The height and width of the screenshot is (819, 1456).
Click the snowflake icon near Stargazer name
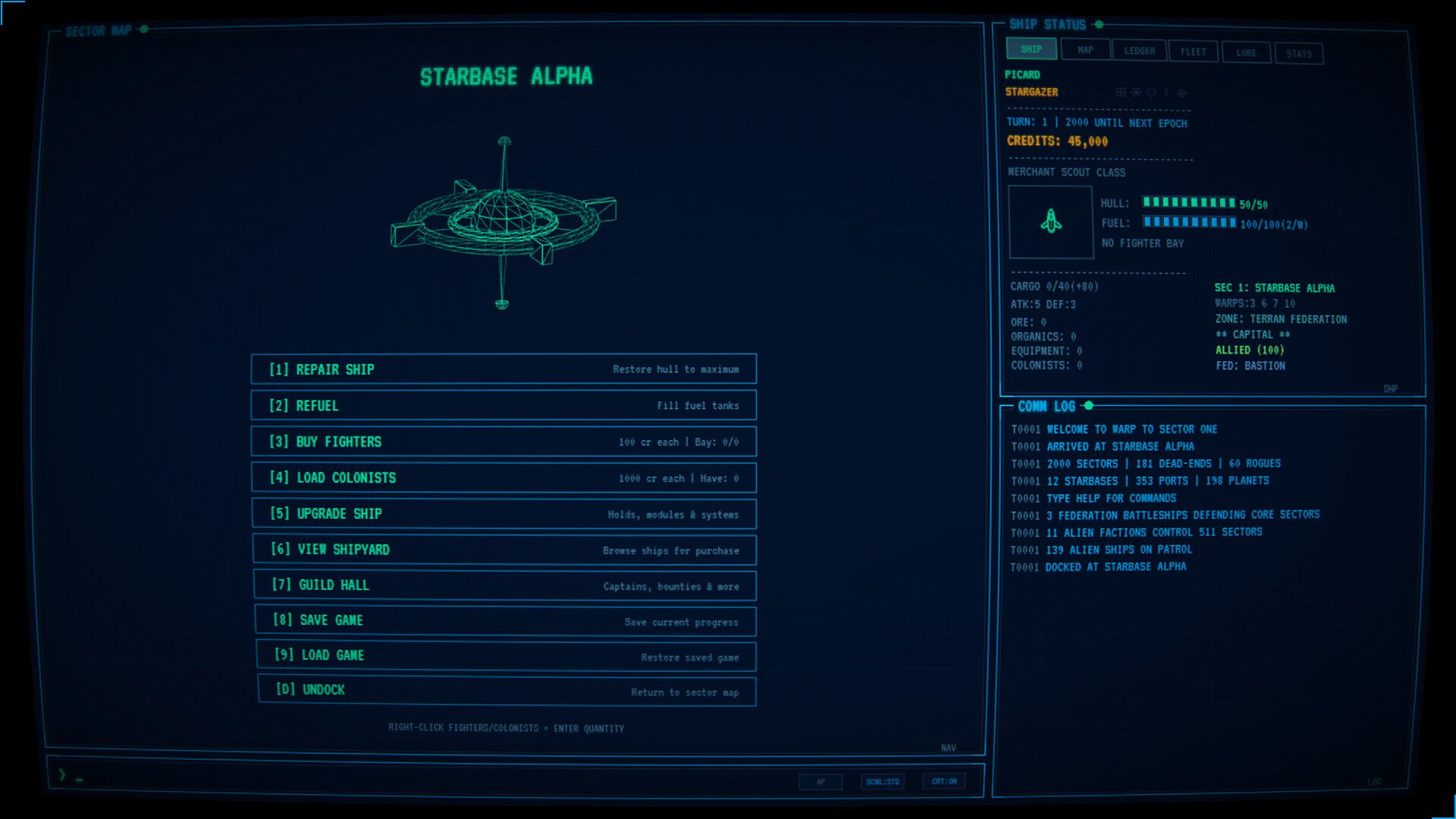[1135, 93]
